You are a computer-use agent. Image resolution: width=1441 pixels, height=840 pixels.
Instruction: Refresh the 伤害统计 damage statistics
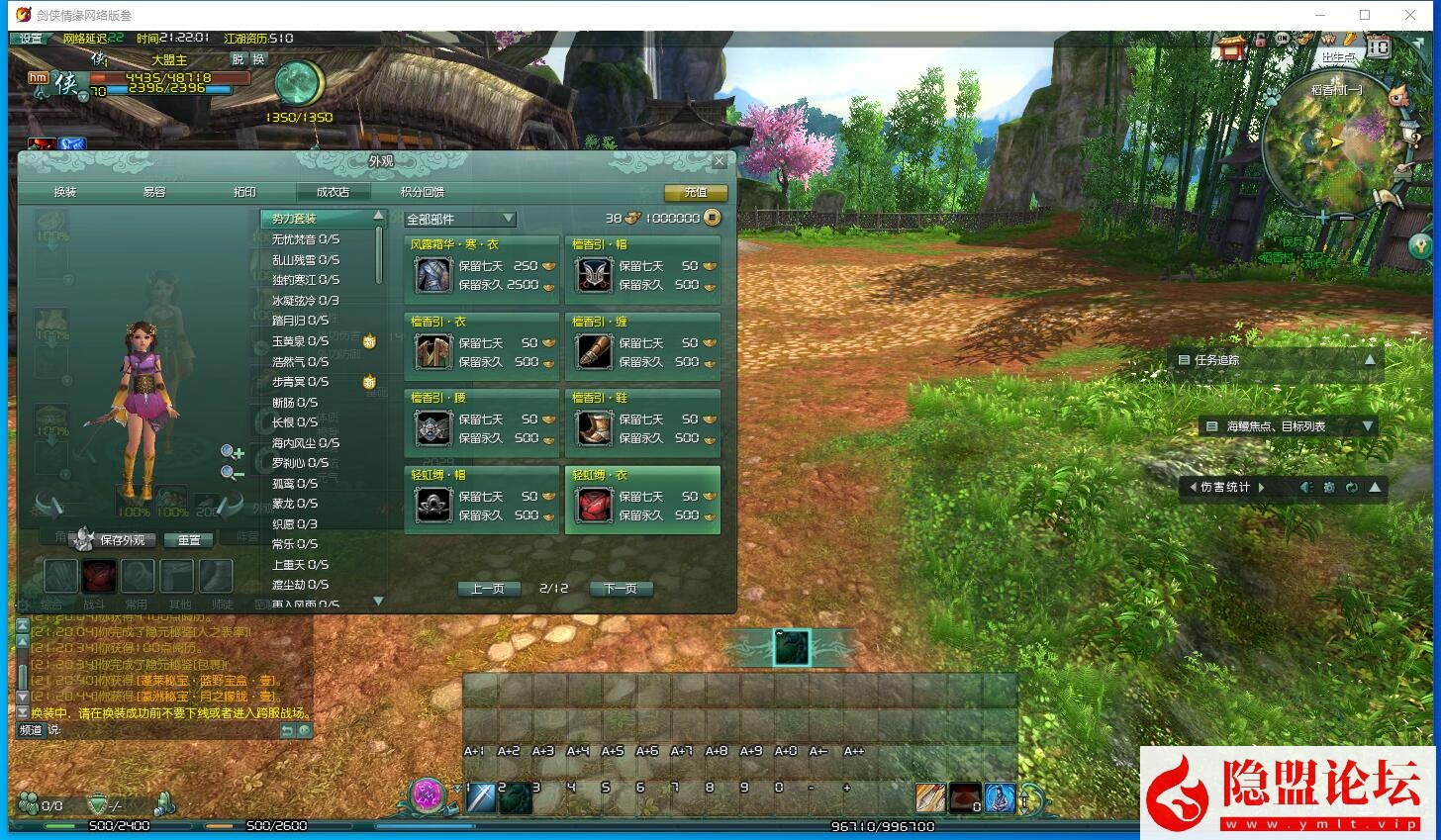point(1350,487)
